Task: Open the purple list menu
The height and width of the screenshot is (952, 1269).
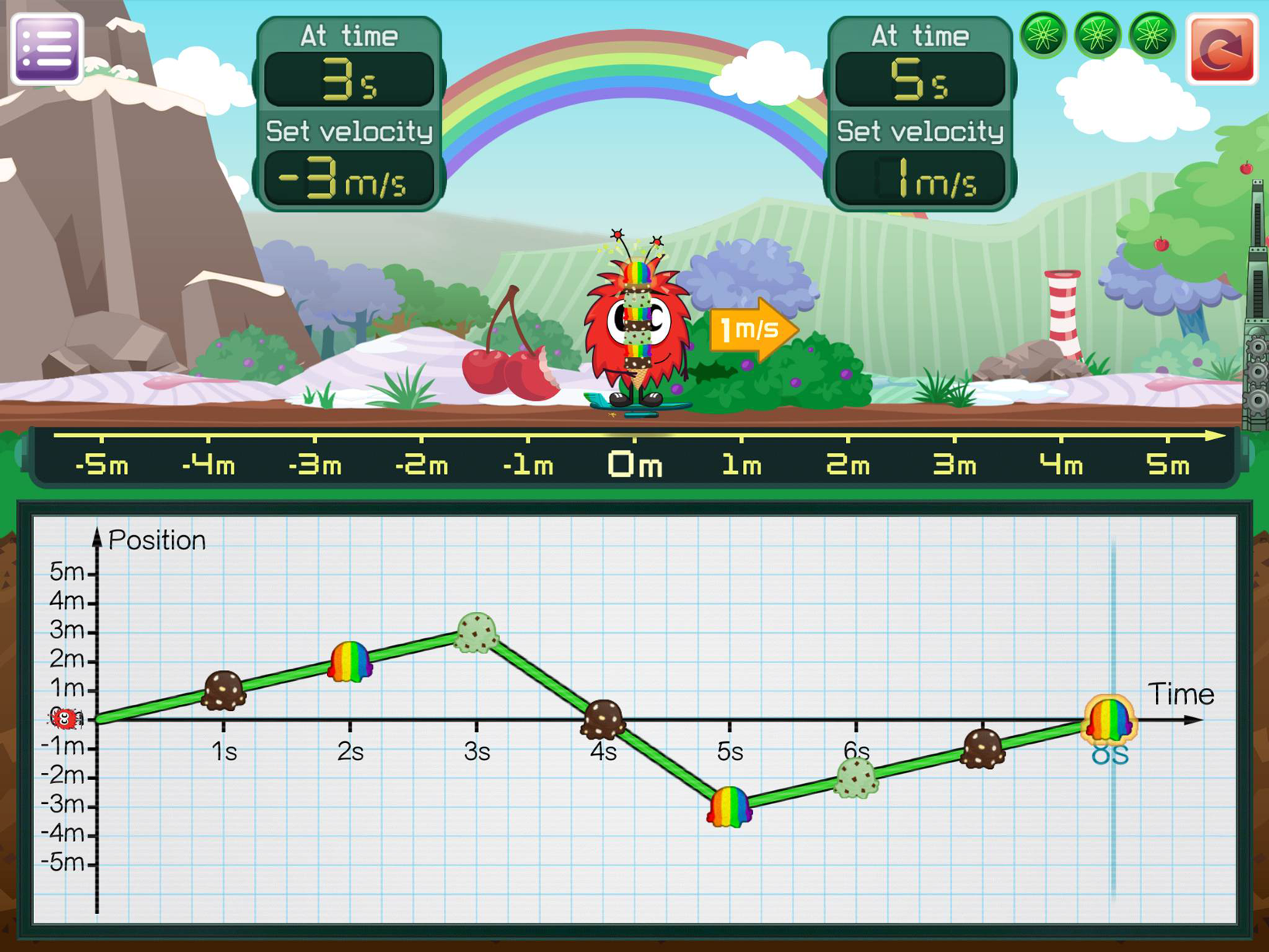Action: pyautogui.click(x=46, y=48)
